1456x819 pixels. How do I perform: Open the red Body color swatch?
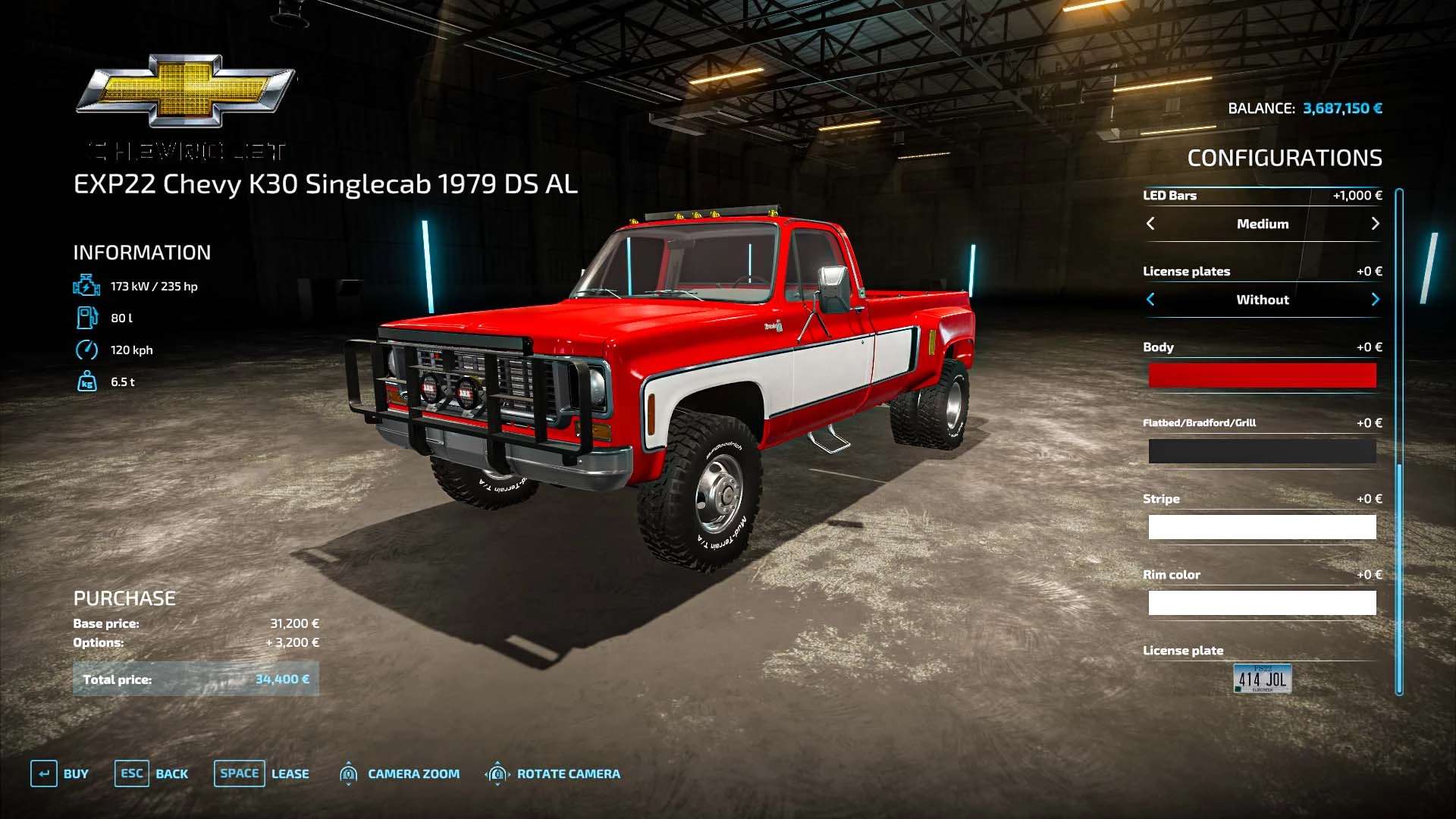(x=1262, y=375)
